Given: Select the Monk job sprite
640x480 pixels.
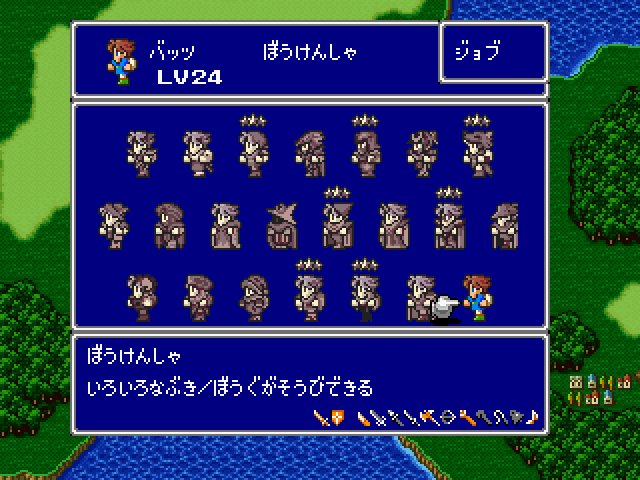Looking at the screenshot, I should click(x=196, y=153).
